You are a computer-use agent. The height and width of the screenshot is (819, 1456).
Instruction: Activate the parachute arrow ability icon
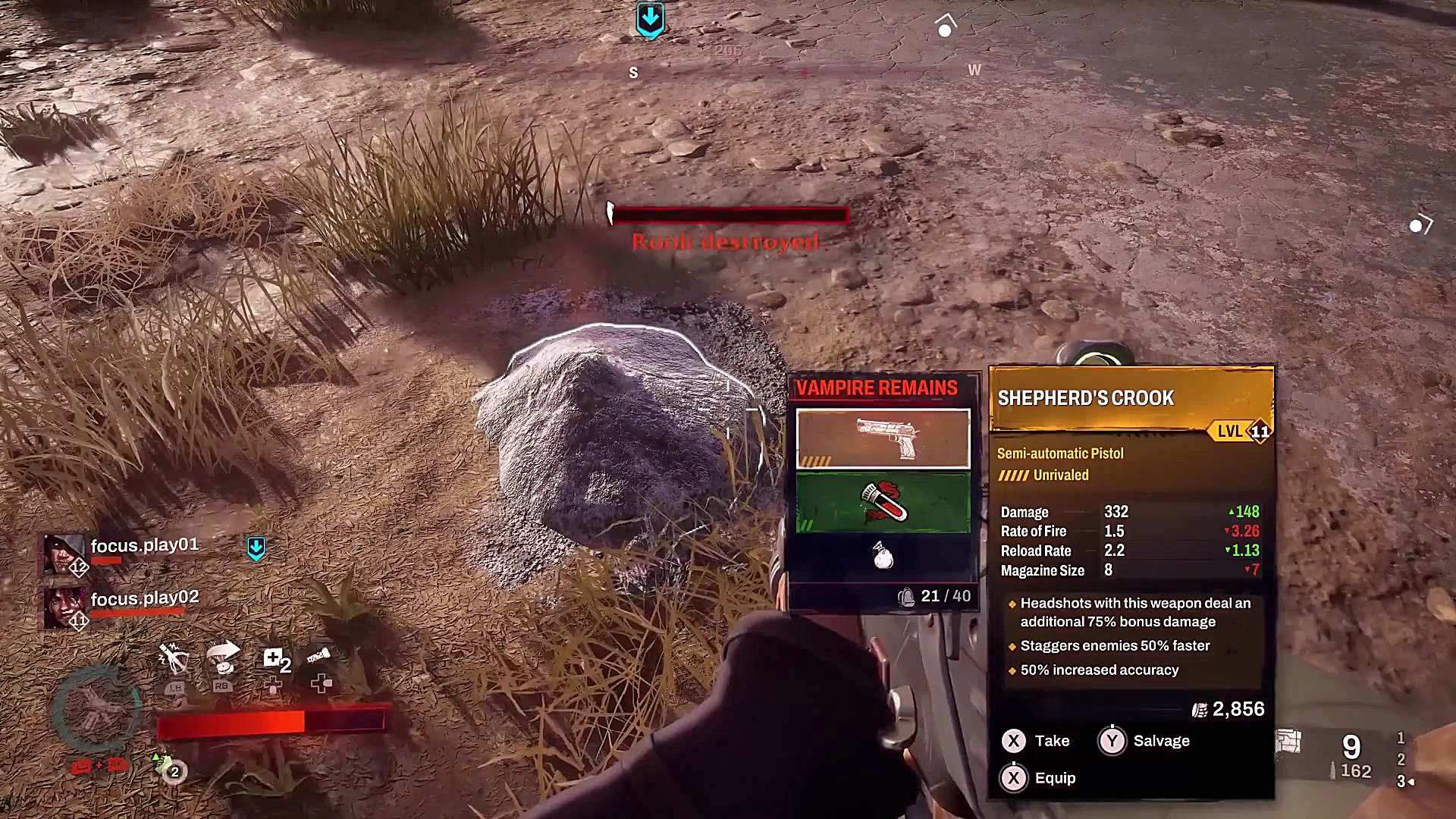pyautogui.click(x=224, y=657)
